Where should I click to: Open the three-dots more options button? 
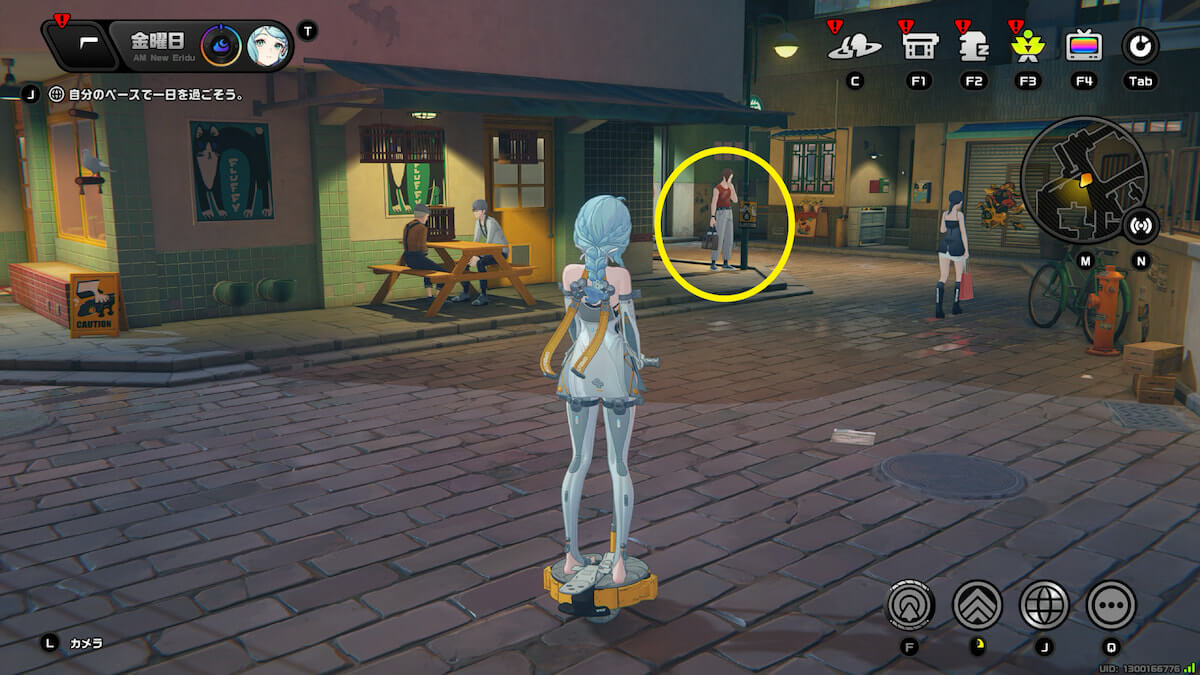[x=1111, y=604]
